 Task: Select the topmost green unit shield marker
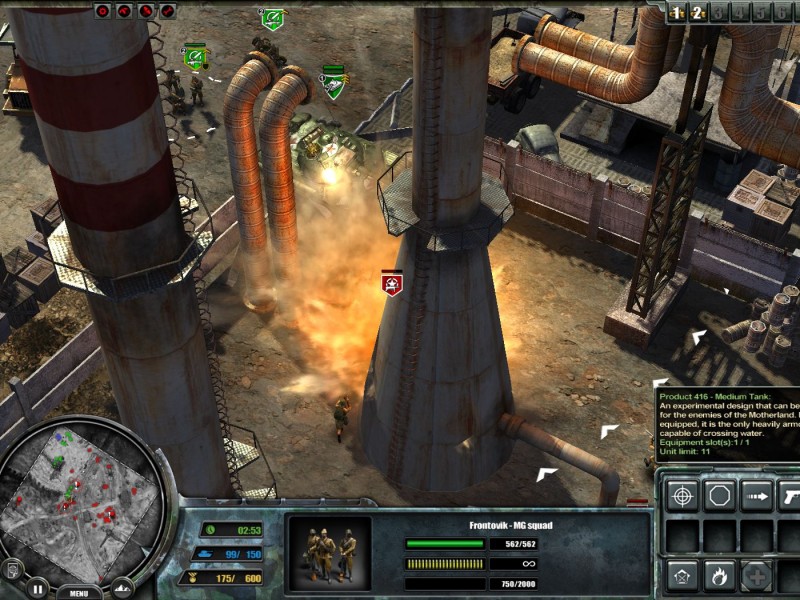pyautogui.click(x=271, y=19)
